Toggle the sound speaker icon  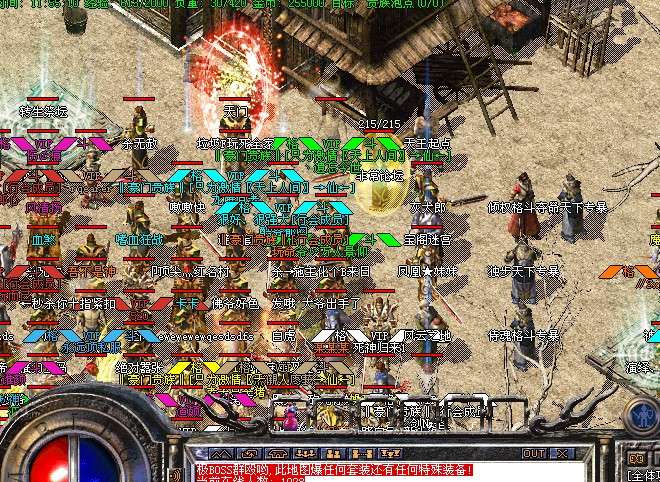636,459
